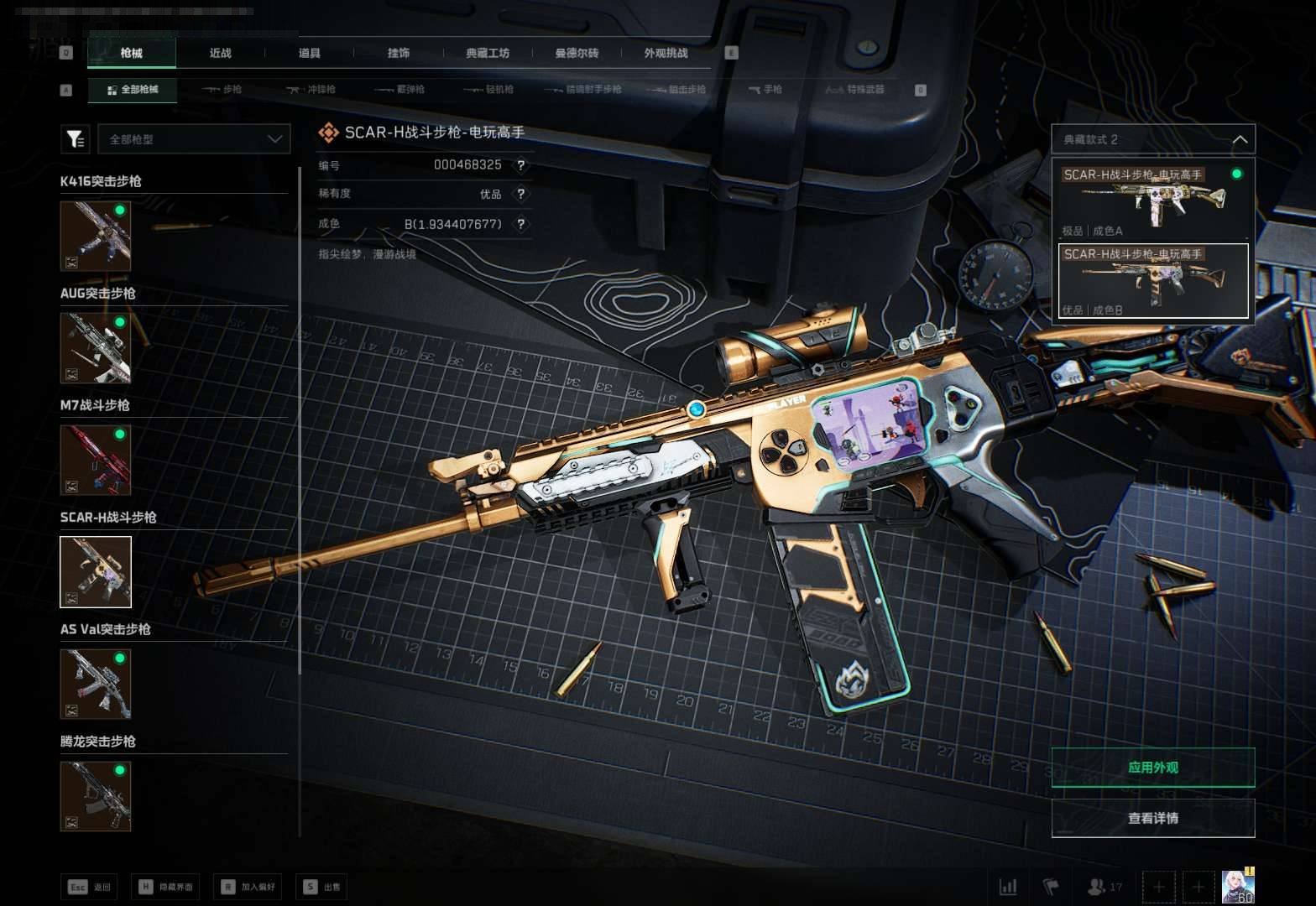
Task: Pick the red M7 battle rifle skin
Action: point(96,460)
